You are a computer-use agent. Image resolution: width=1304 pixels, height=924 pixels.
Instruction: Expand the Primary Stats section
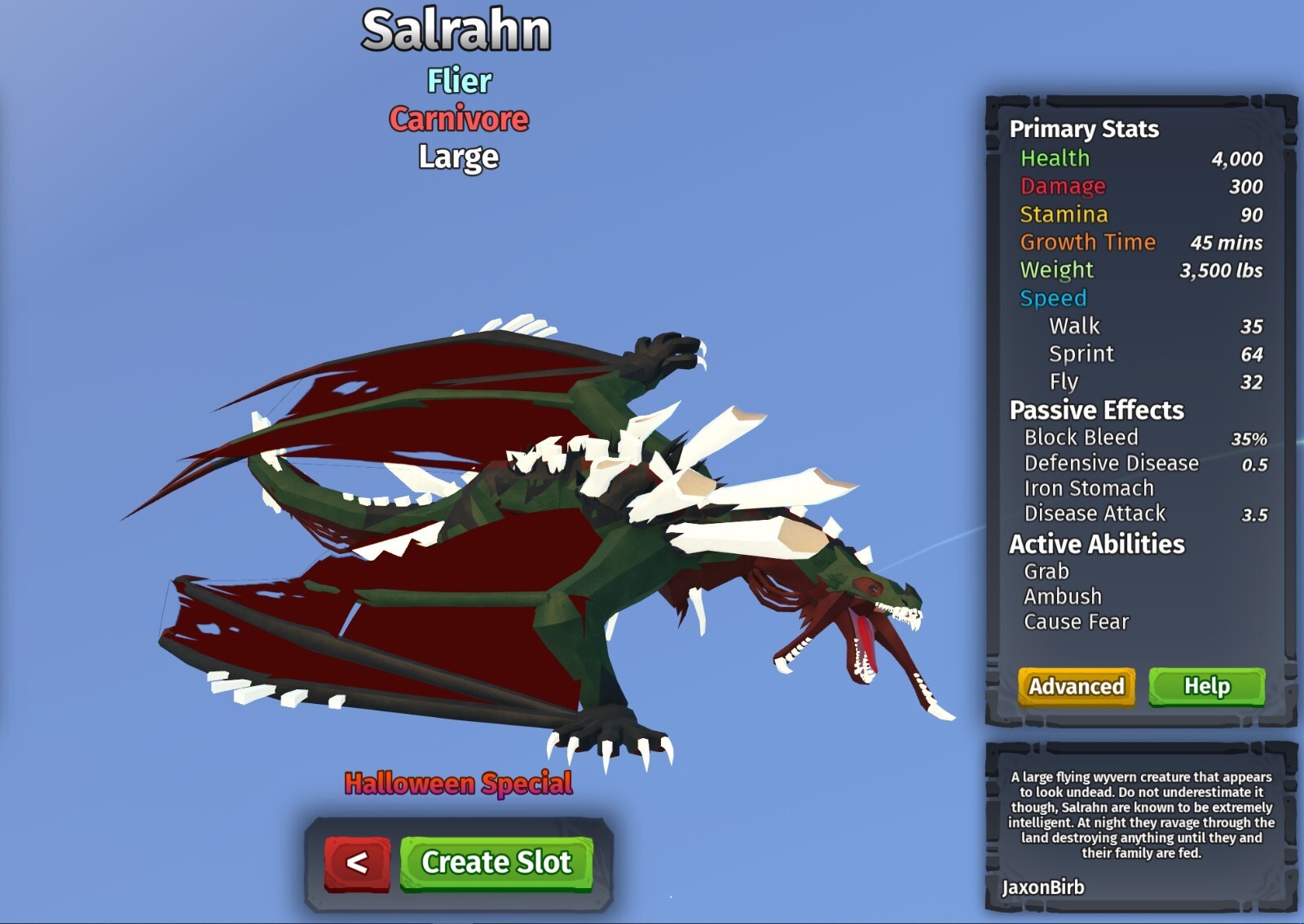click(1084, 129)
